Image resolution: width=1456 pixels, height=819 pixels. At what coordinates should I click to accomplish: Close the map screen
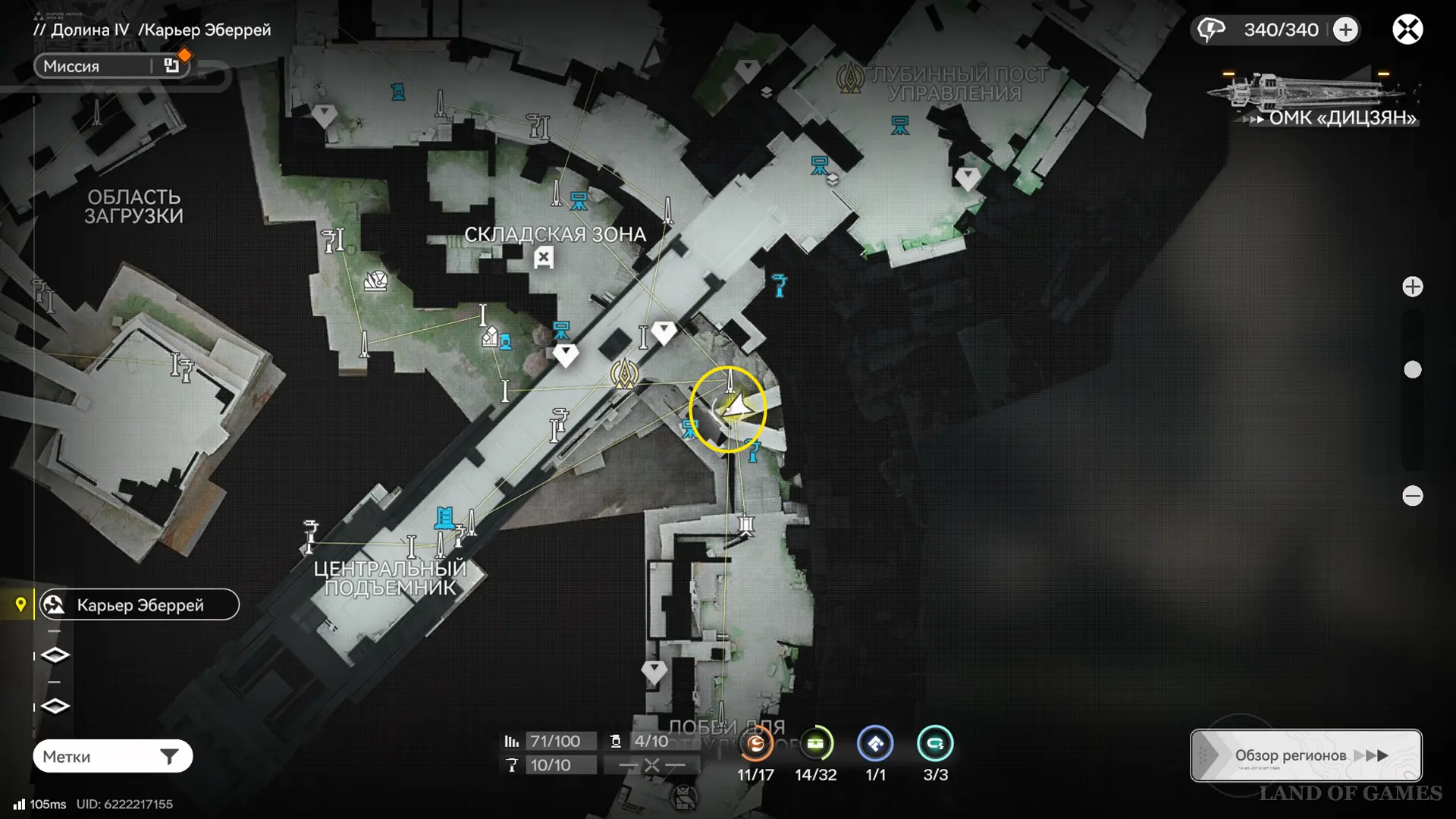[x=1407, y=30]
